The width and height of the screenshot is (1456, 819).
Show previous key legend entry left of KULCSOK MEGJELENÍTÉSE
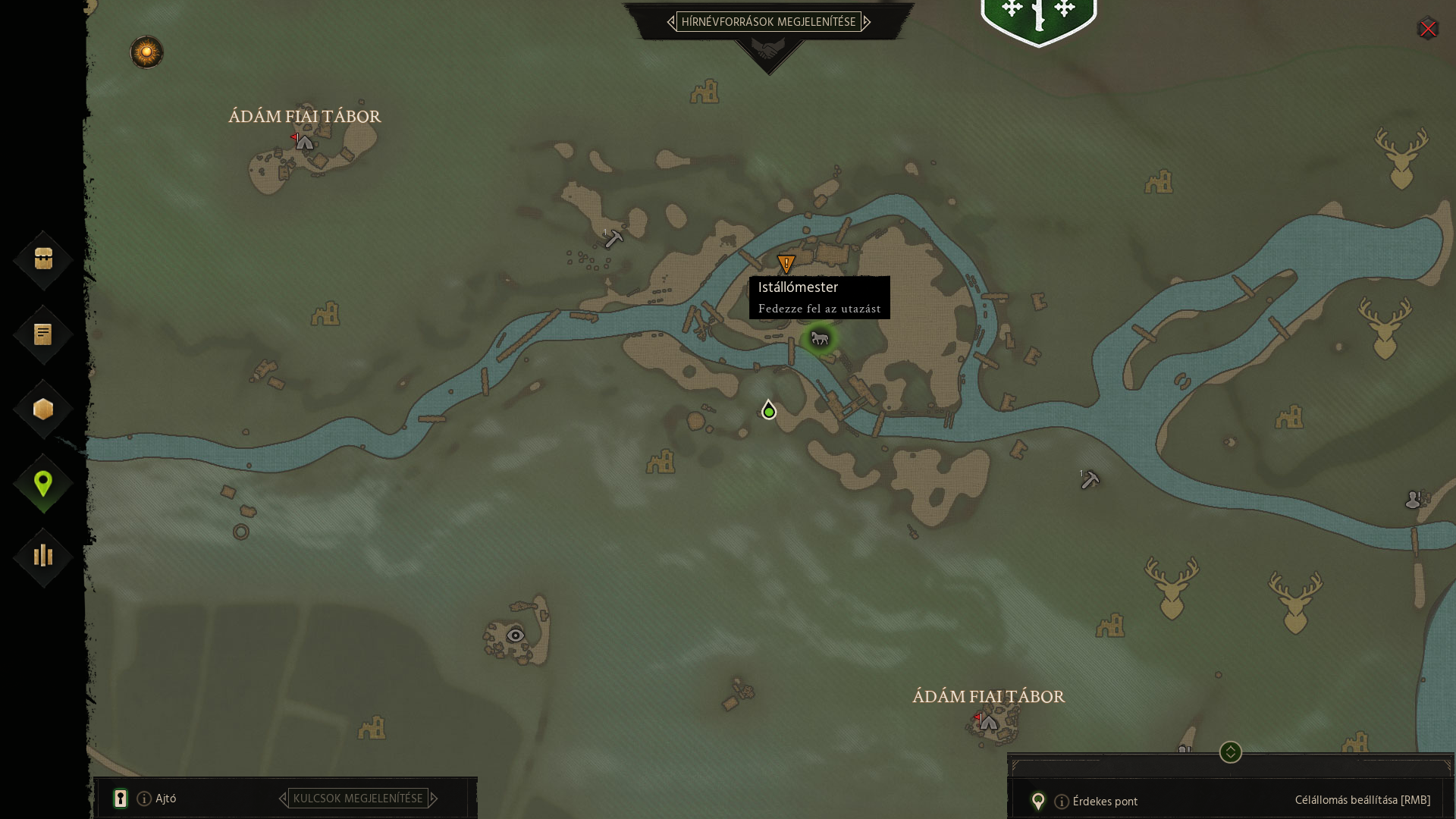click(x=283, y=799)
